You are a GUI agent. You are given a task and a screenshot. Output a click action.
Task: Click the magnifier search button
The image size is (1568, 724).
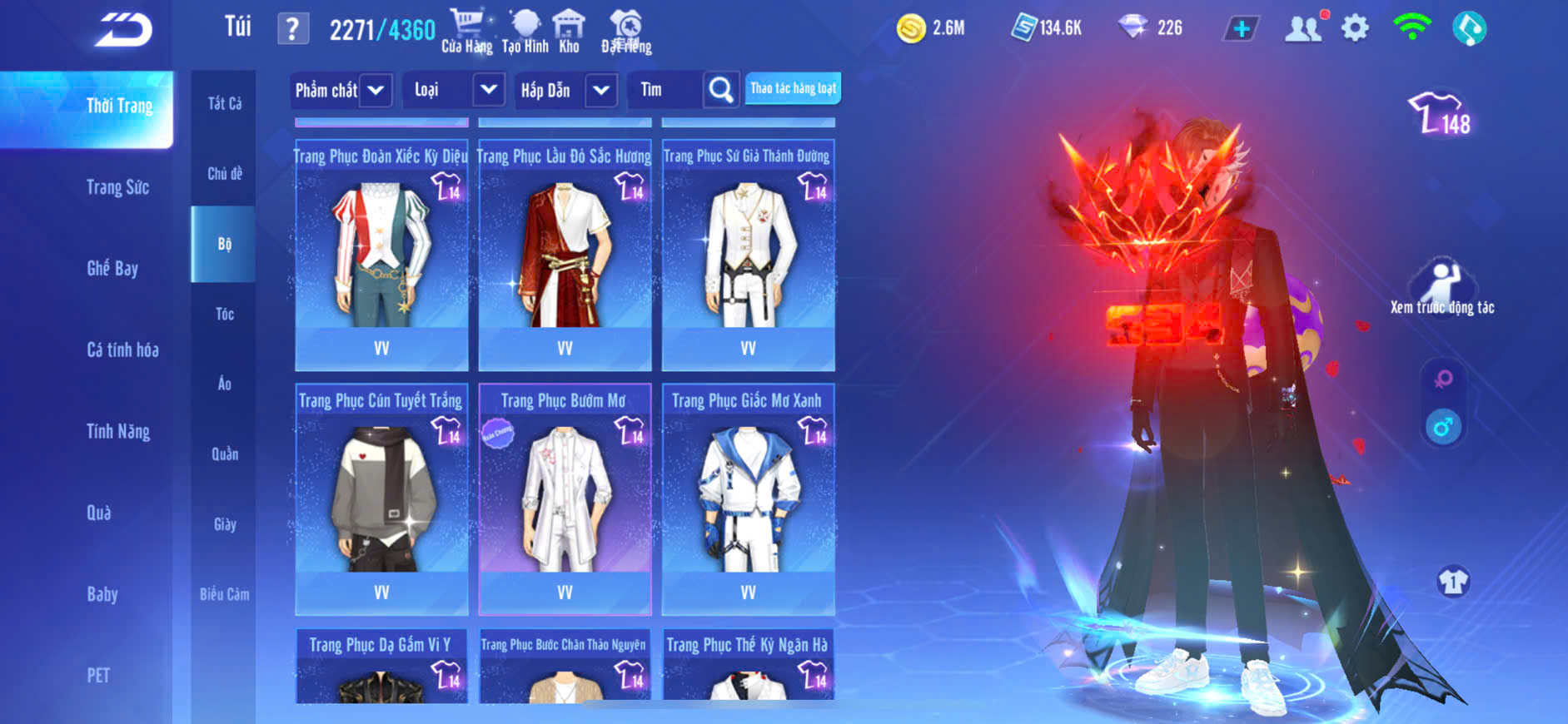coord(720,90)
